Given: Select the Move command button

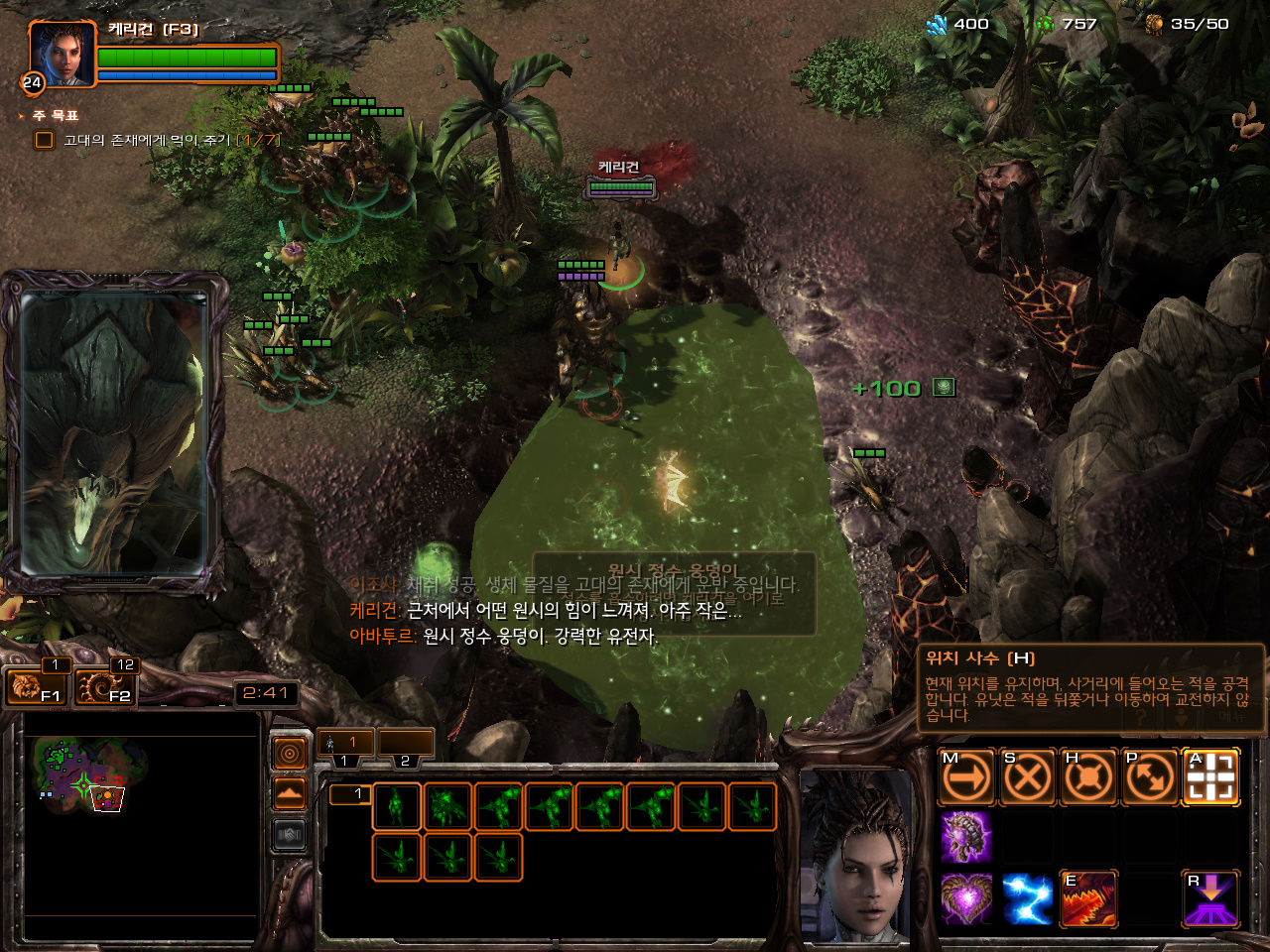Looking at the screenshot, I should tap(966, 776).
